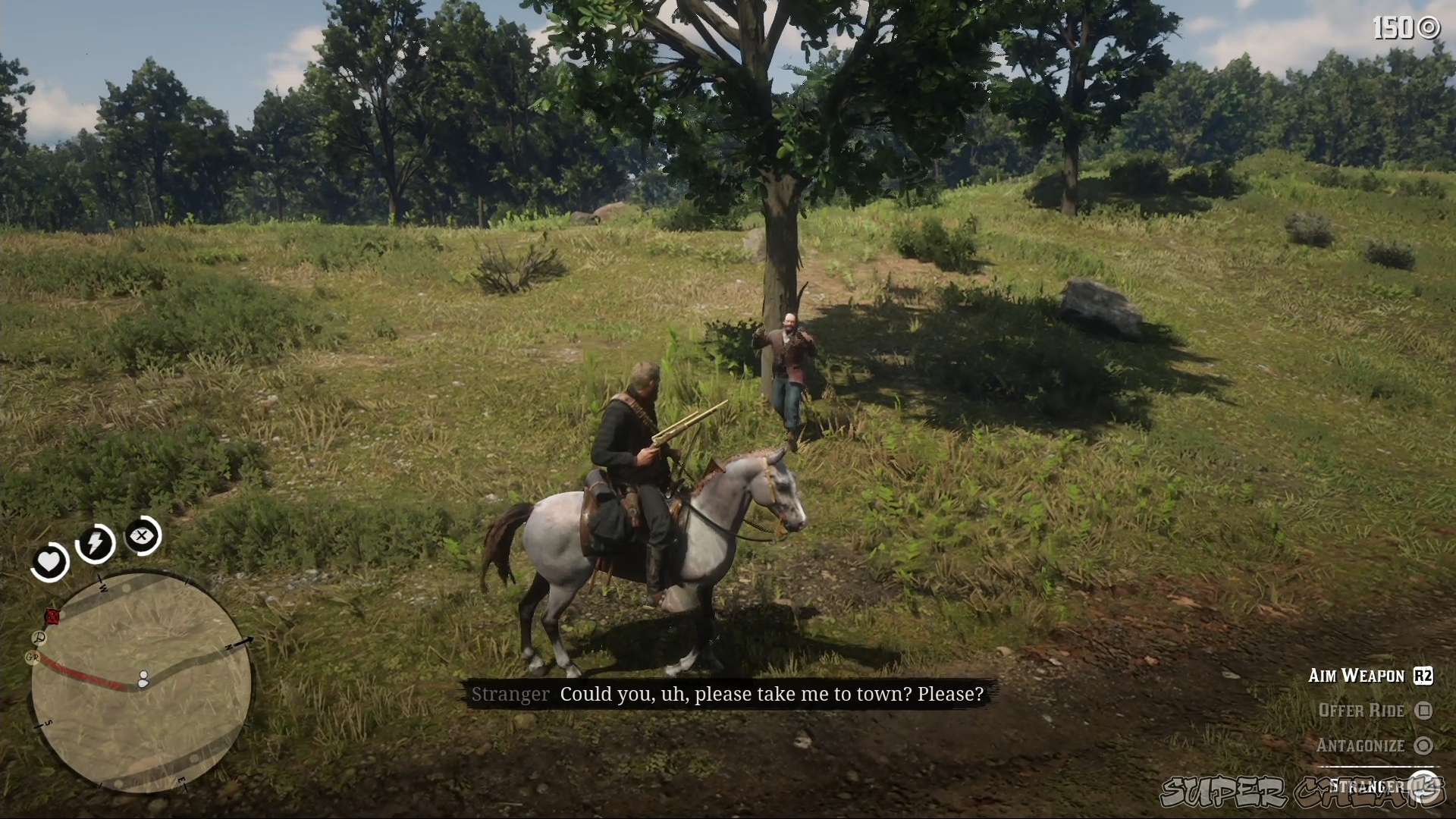This screenshot has height=819, width=1456.
Task: Click the R2 button icon beside Aim Weapon
Action: coord(1423,676)
